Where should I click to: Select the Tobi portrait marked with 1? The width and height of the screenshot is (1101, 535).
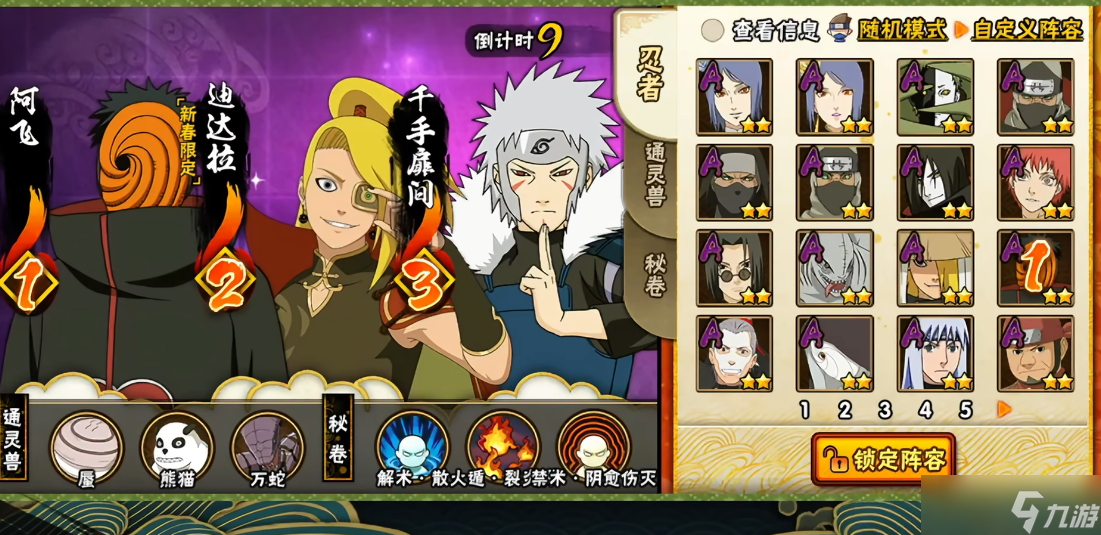(1035, 268)
